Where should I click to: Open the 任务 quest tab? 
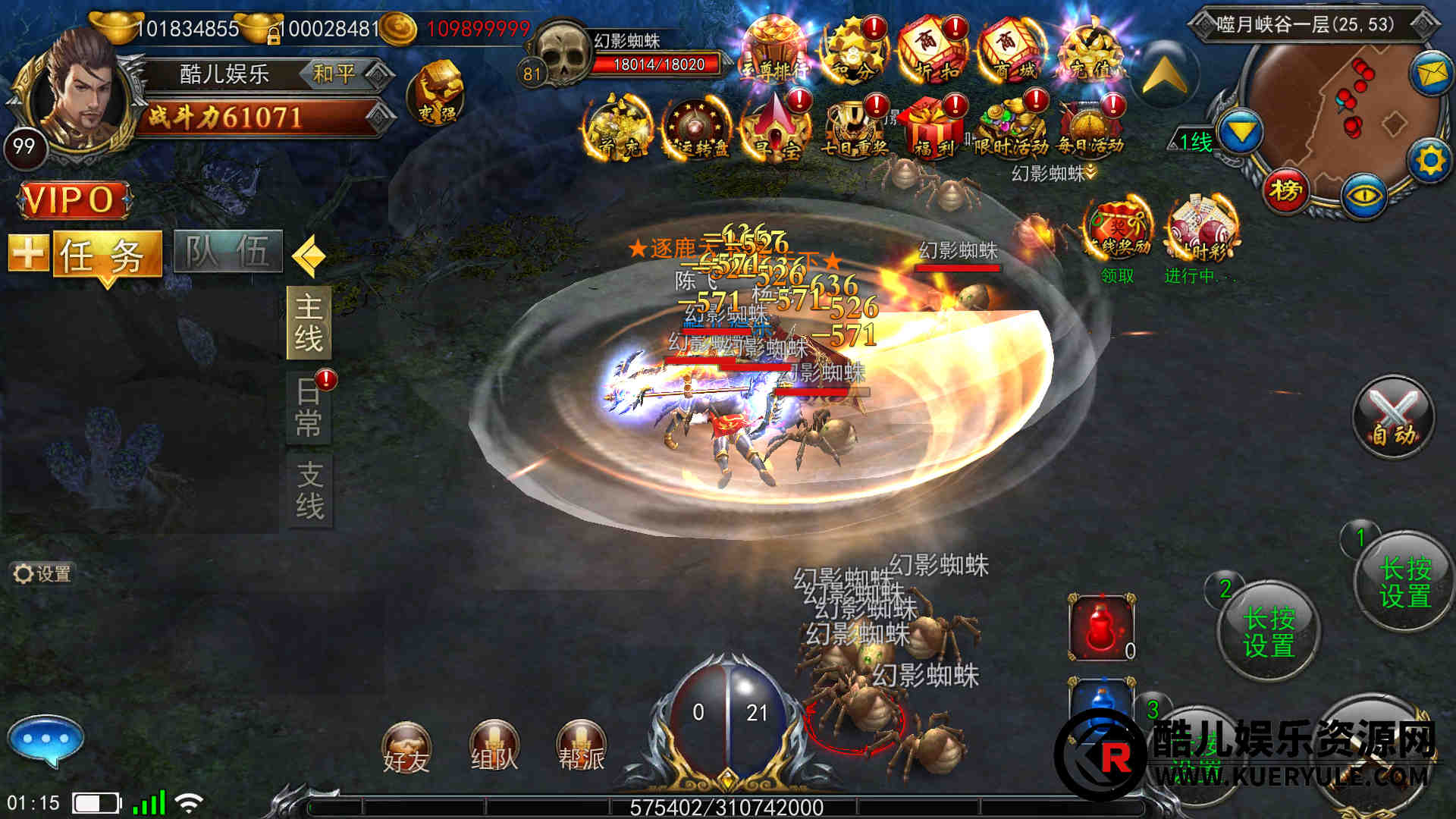[106, 253]
